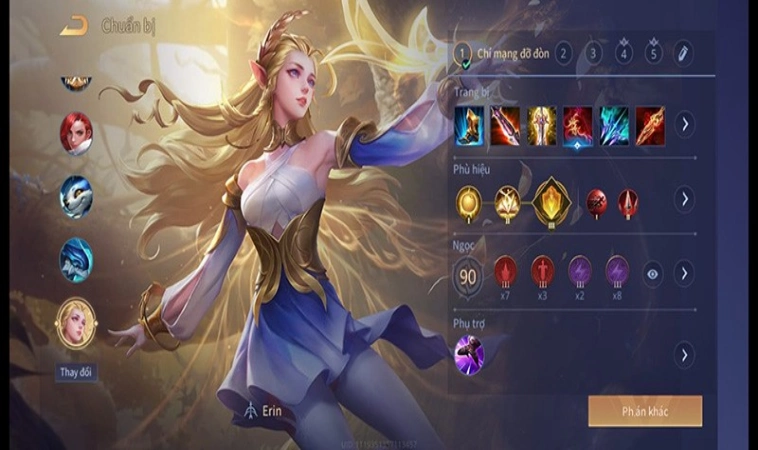Open loadout tab 5

654,53
